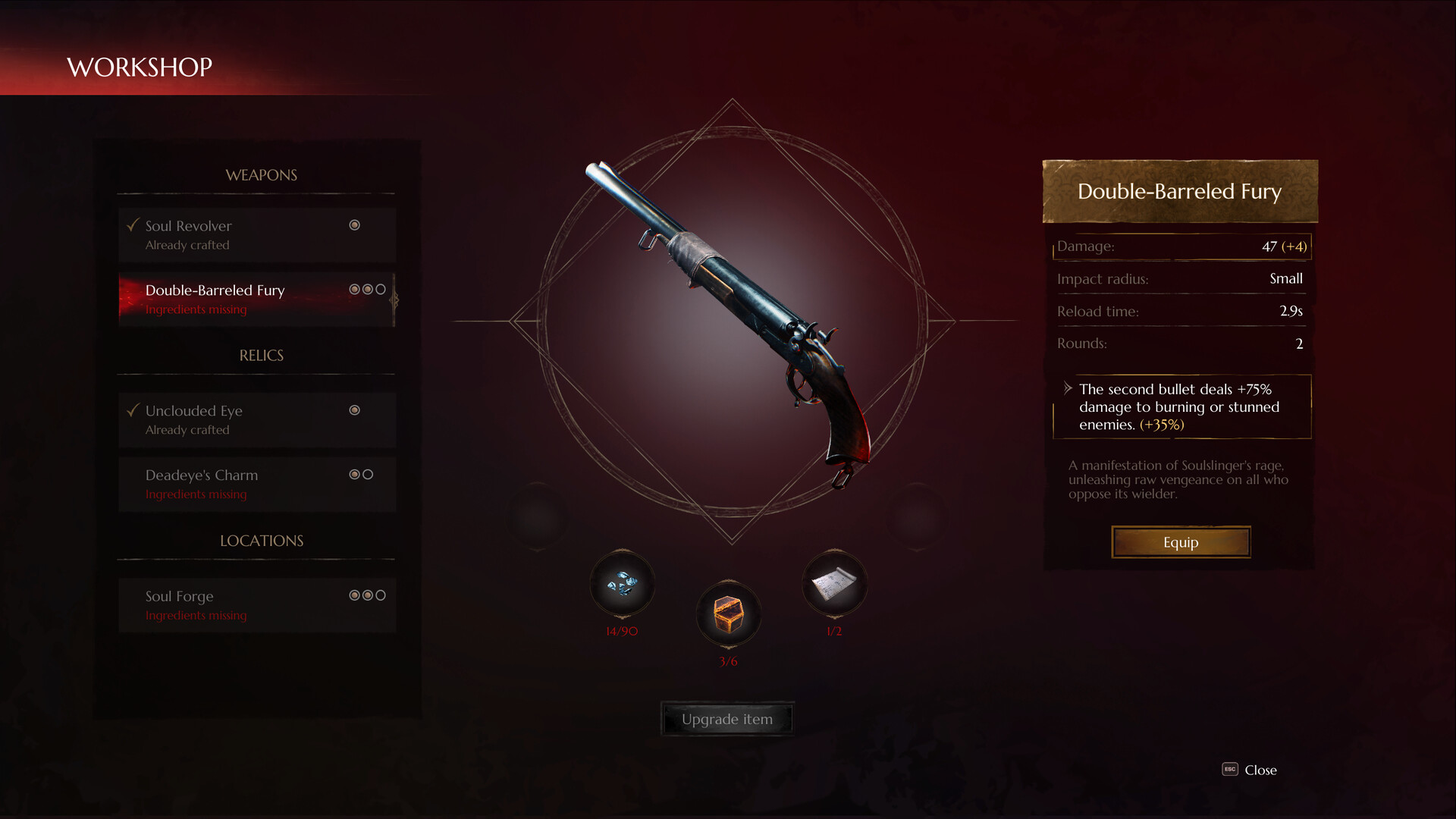Open the LOCATIONS category

(260, 540)
